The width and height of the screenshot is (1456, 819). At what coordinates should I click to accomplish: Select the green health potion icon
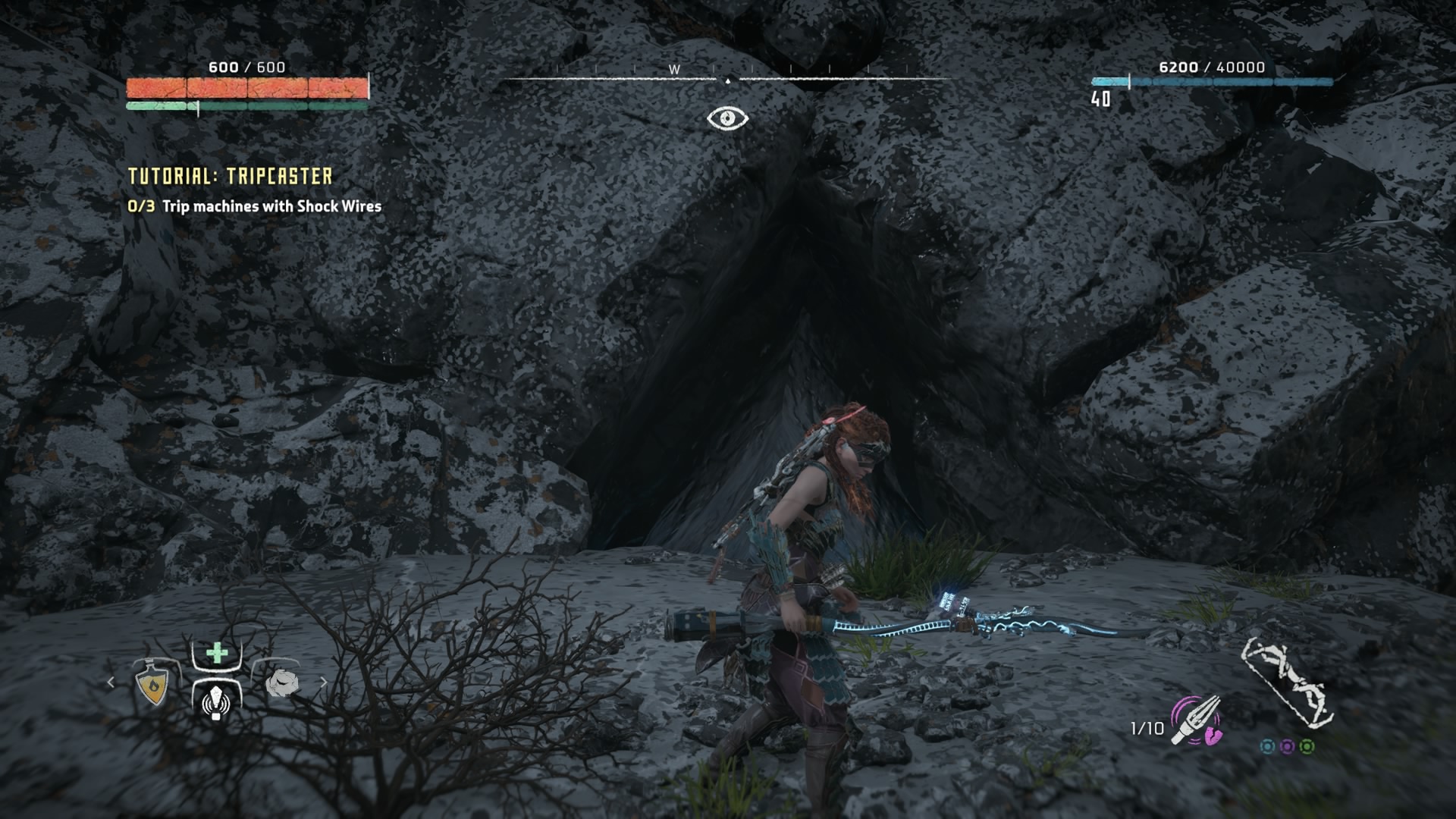click(216, 652)
